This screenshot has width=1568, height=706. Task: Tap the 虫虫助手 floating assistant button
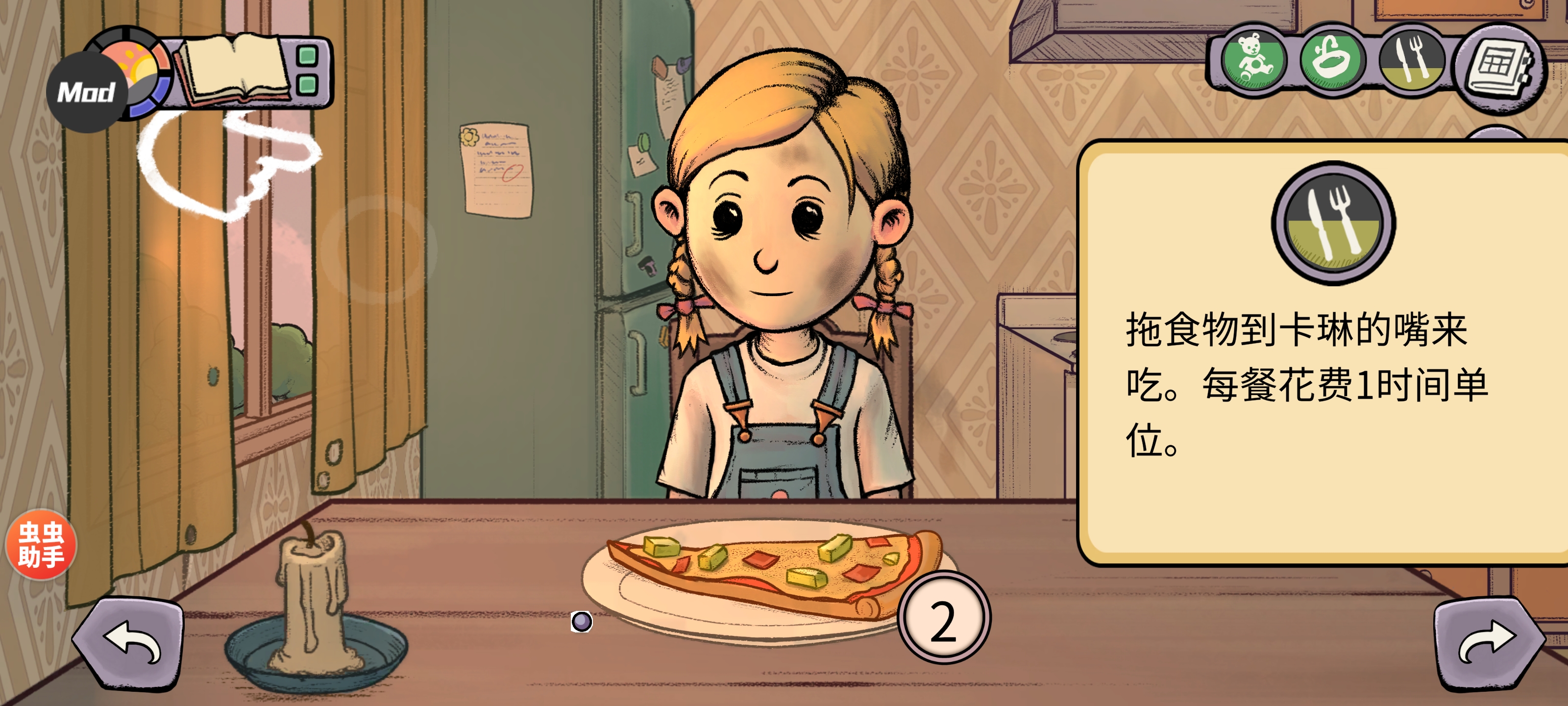(x=41, y=544)
